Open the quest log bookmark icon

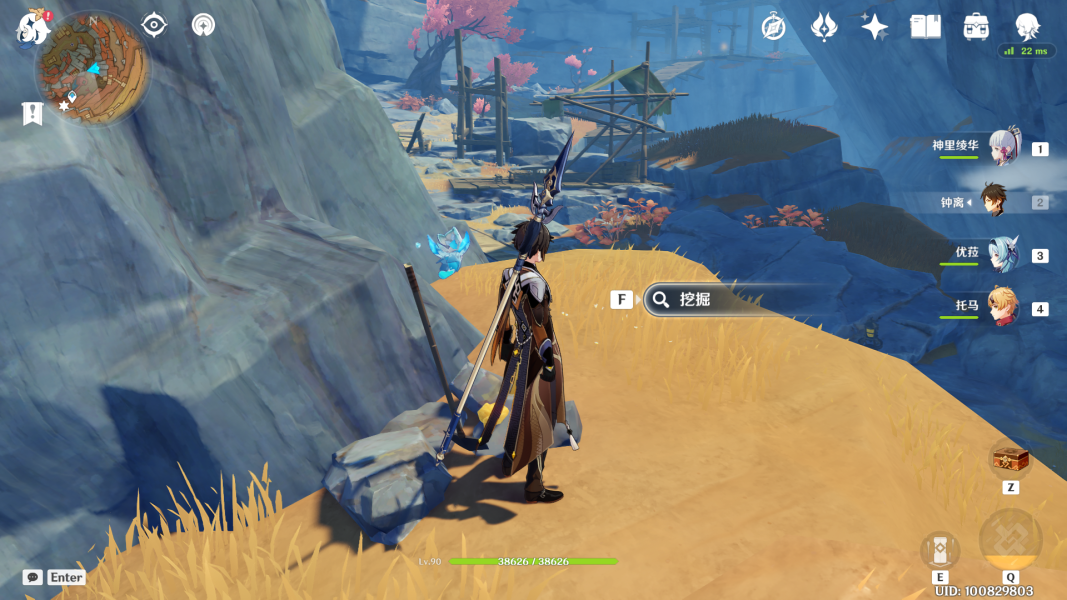[x=32, y=114]
